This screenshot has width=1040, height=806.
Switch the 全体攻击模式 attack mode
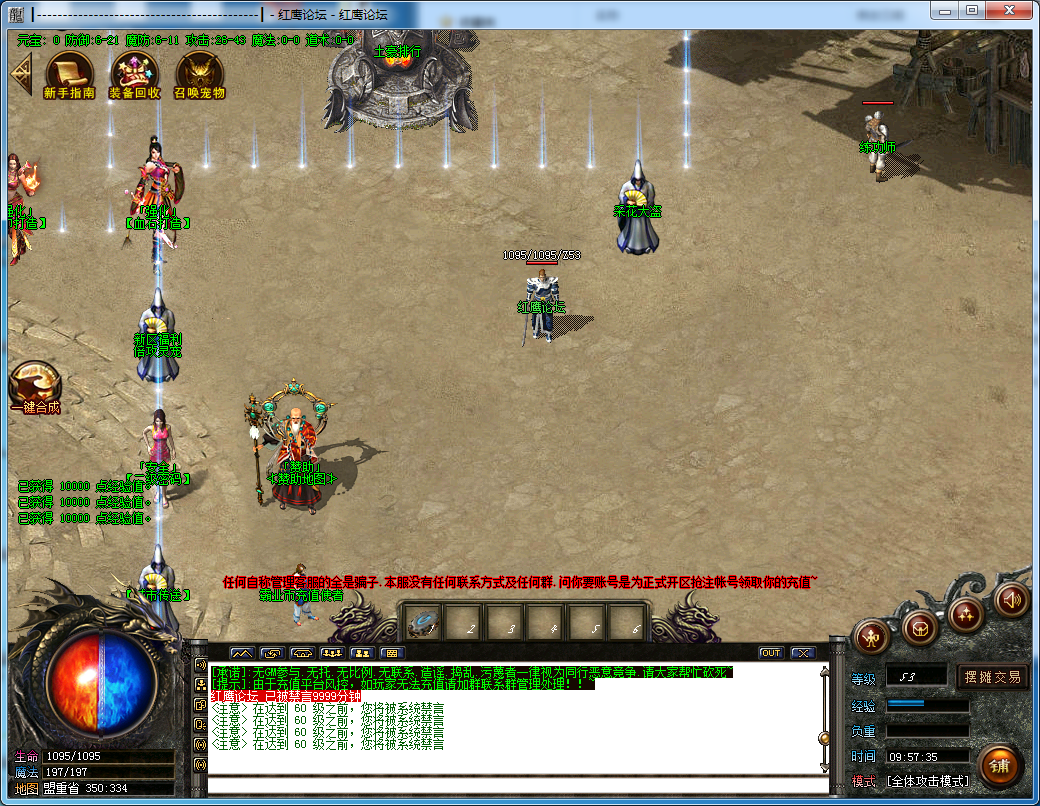pos(927,781)
